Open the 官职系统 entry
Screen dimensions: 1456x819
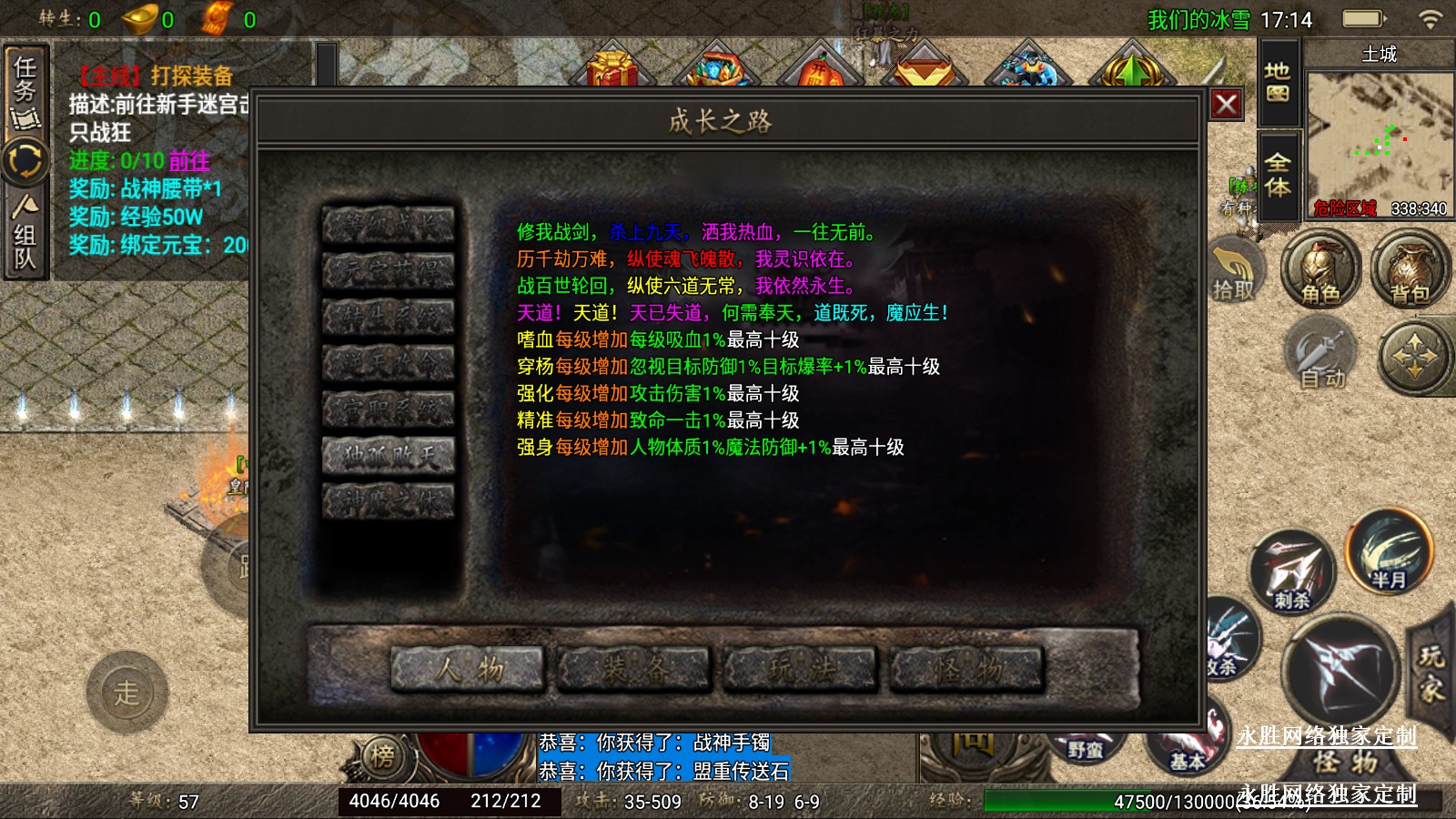pyautogui.click(x=389, y=409)
